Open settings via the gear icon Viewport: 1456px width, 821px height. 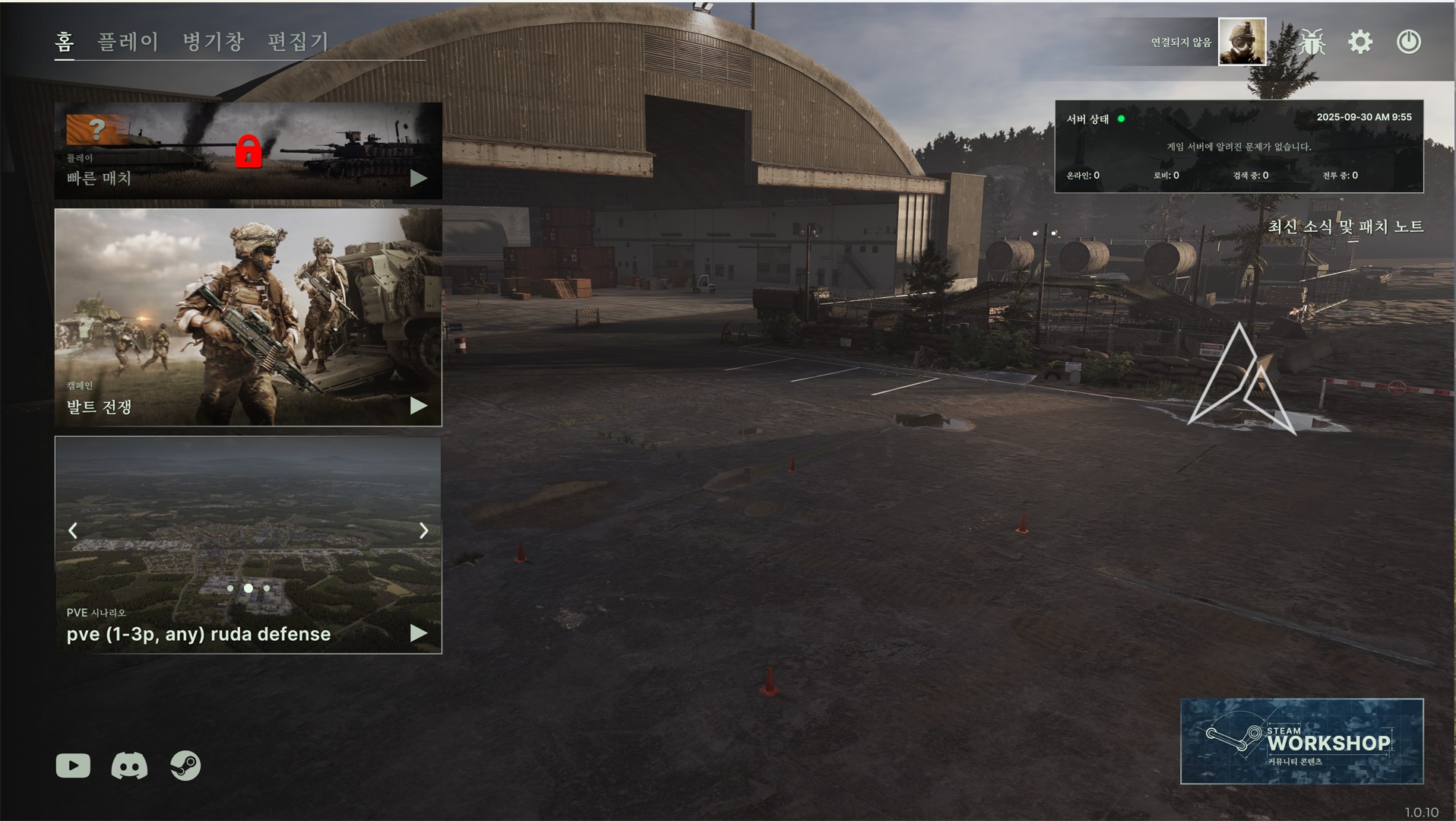(x=1360, y=42)
